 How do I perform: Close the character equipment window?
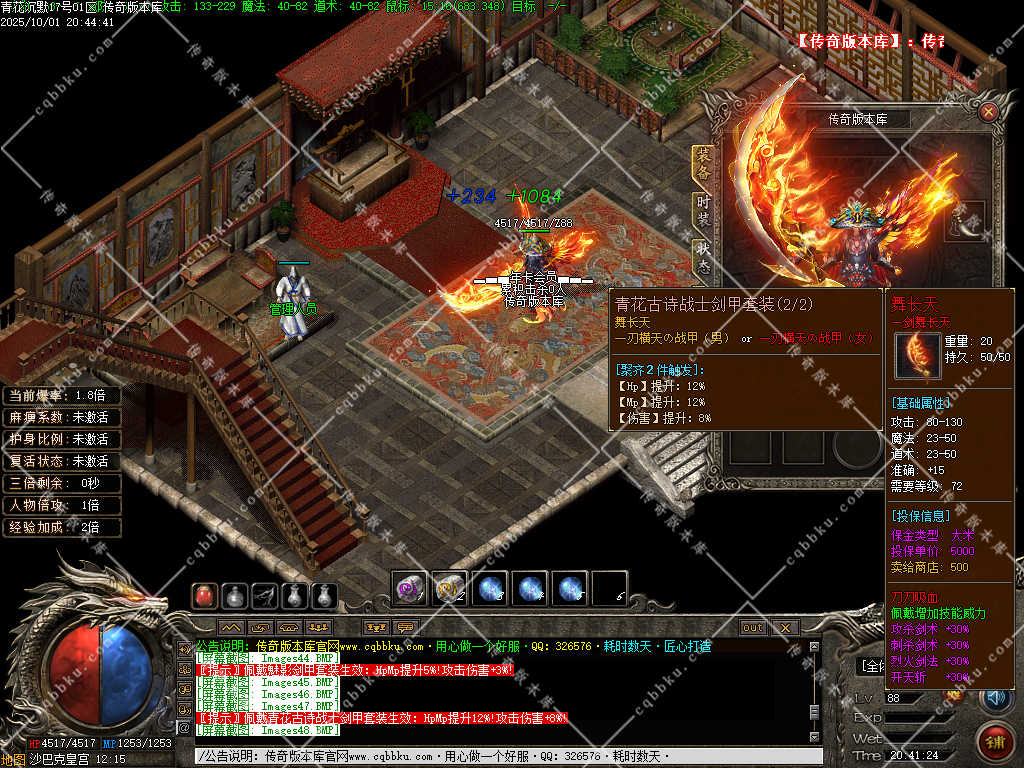pyautogui.click(x=988, y=112)
